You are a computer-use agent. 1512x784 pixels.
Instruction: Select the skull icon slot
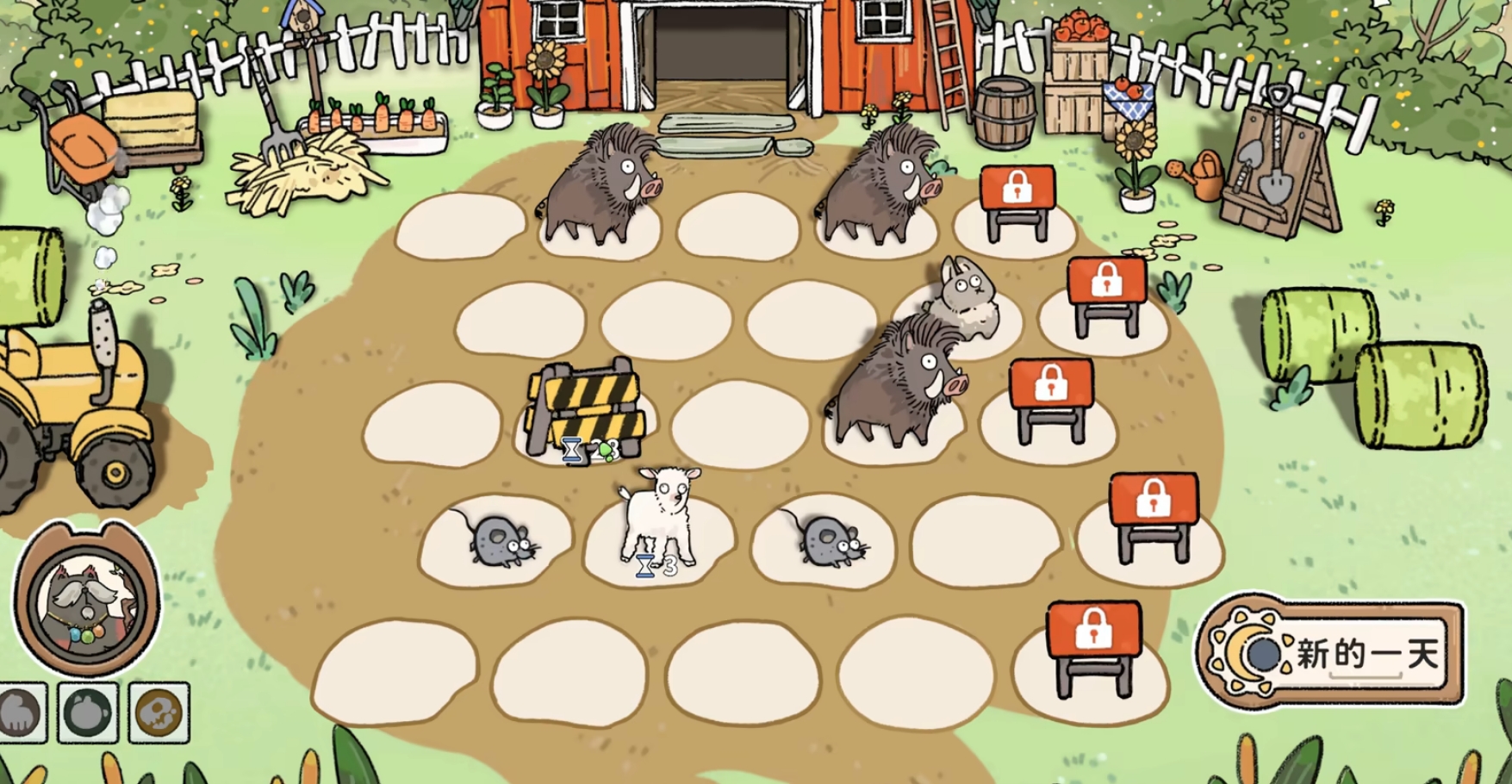click(x=159, y=712)
